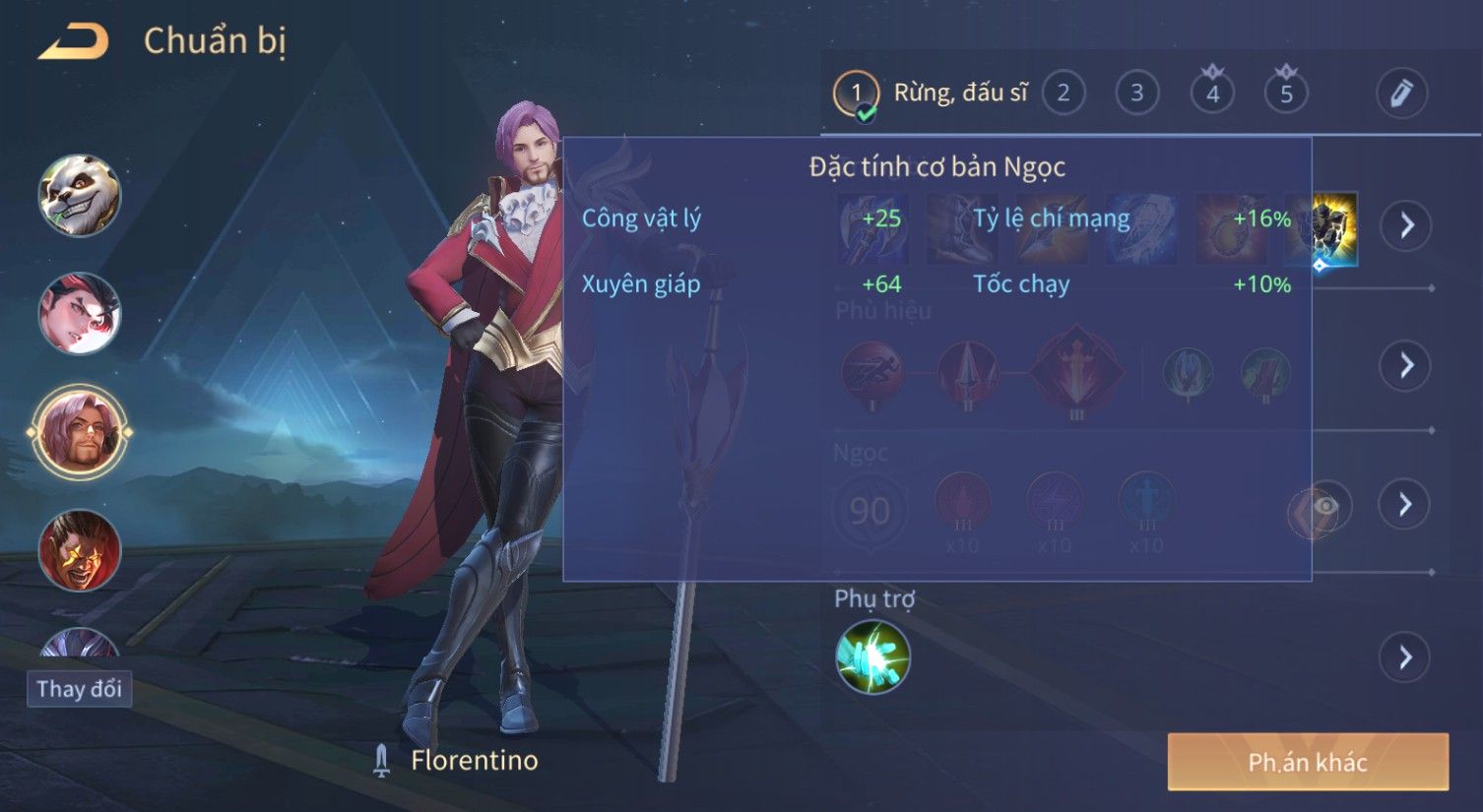
Task: Open locked preset tab 4
Action: coord(1212,94)
